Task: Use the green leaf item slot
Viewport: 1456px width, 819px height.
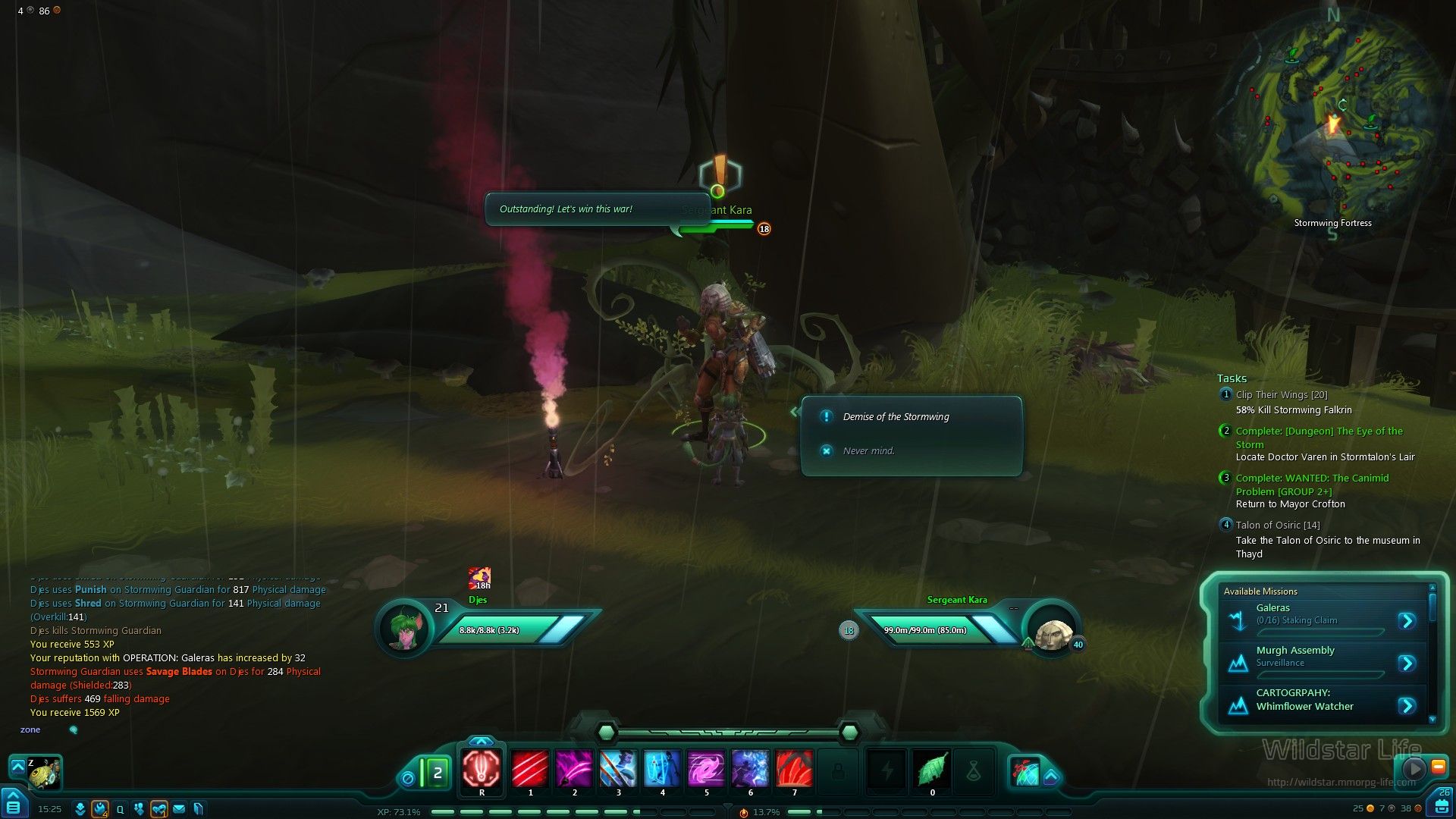Action: pyautogui.click(x=932, y=769)
